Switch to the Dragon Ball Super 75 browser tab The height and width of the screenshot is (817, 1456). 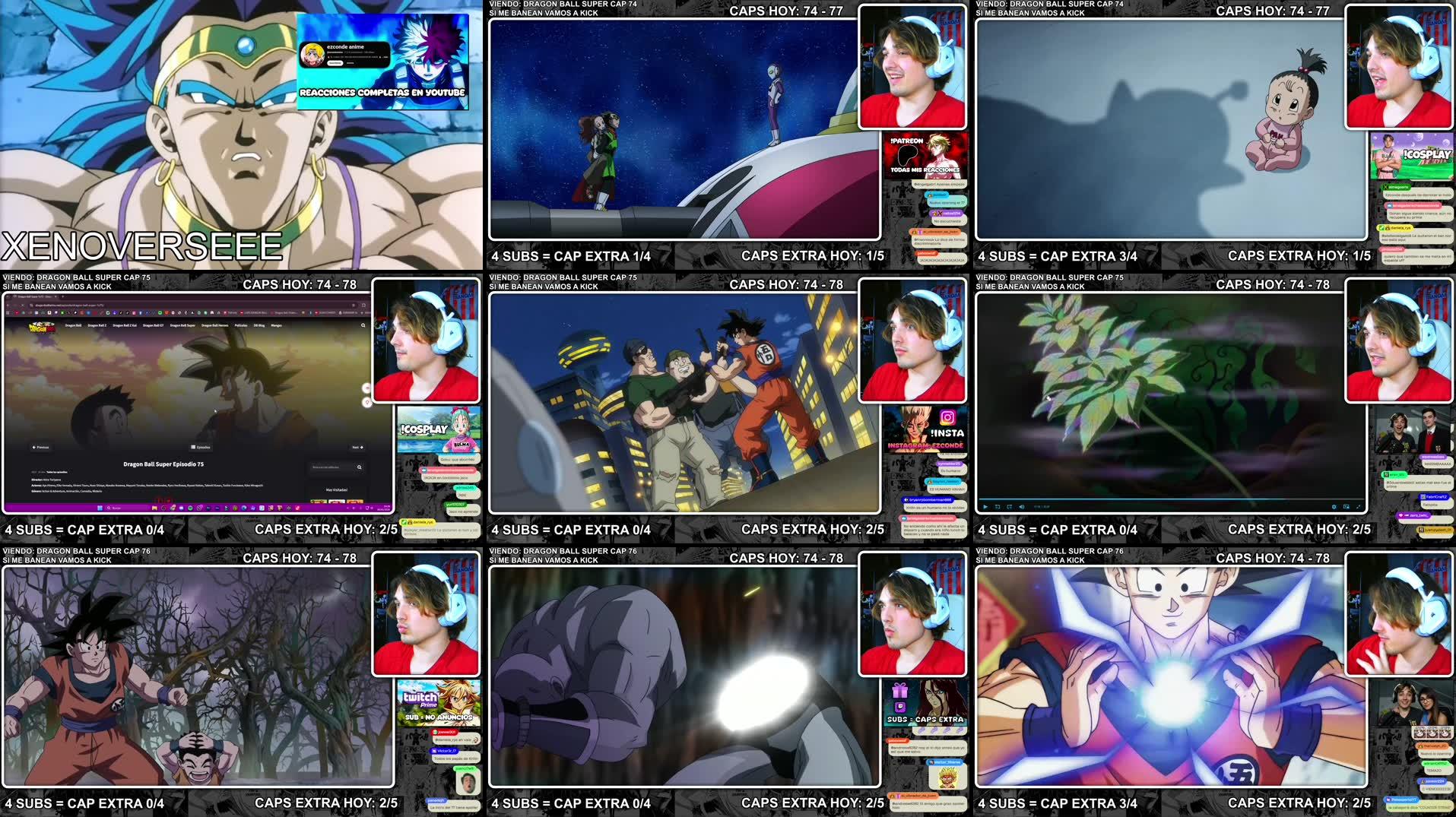(33, 296)
